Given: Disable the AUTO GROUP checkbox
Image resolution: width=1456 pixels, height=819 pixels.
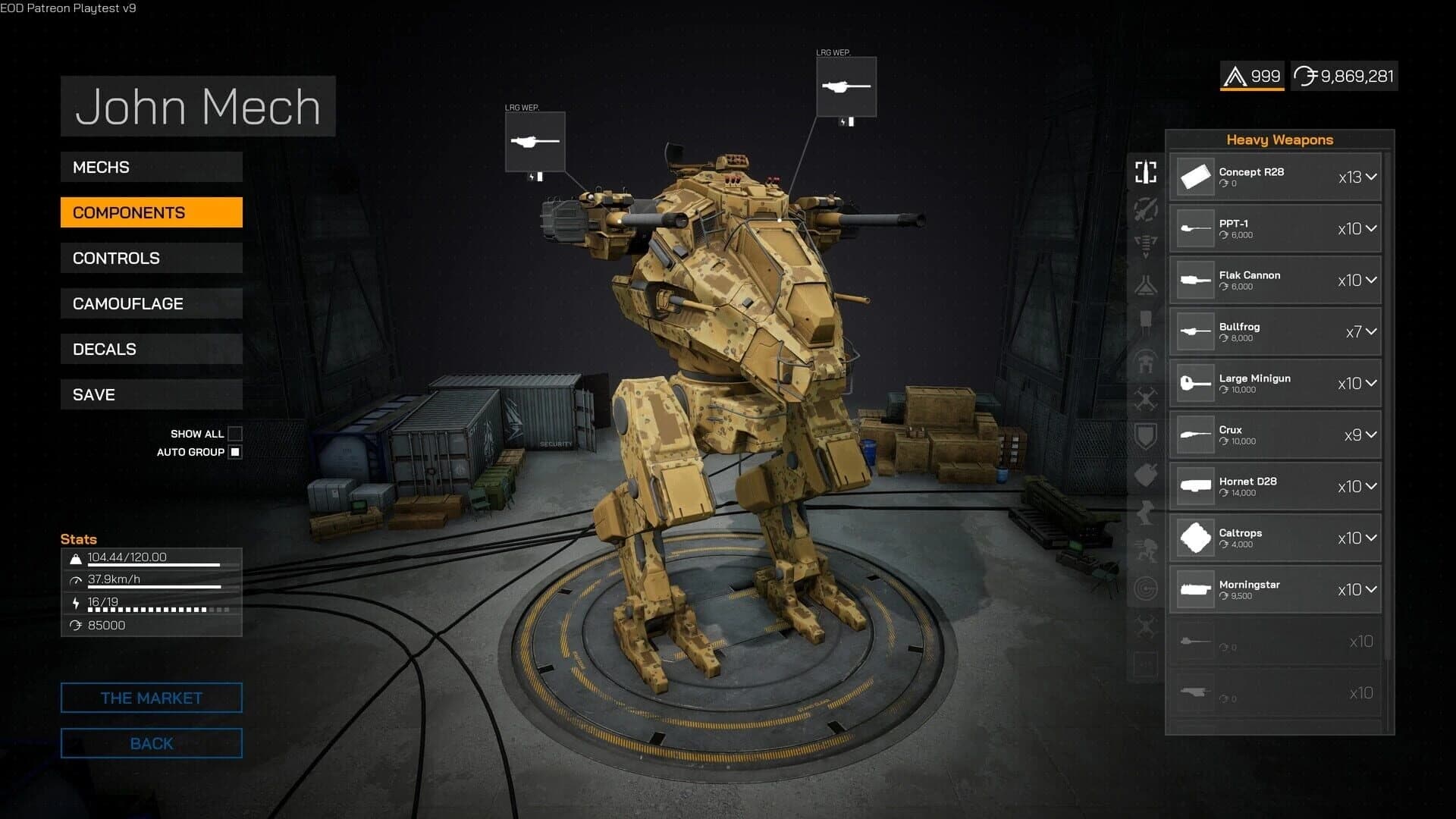Looking at the screenshot, I should click(236, 451).
